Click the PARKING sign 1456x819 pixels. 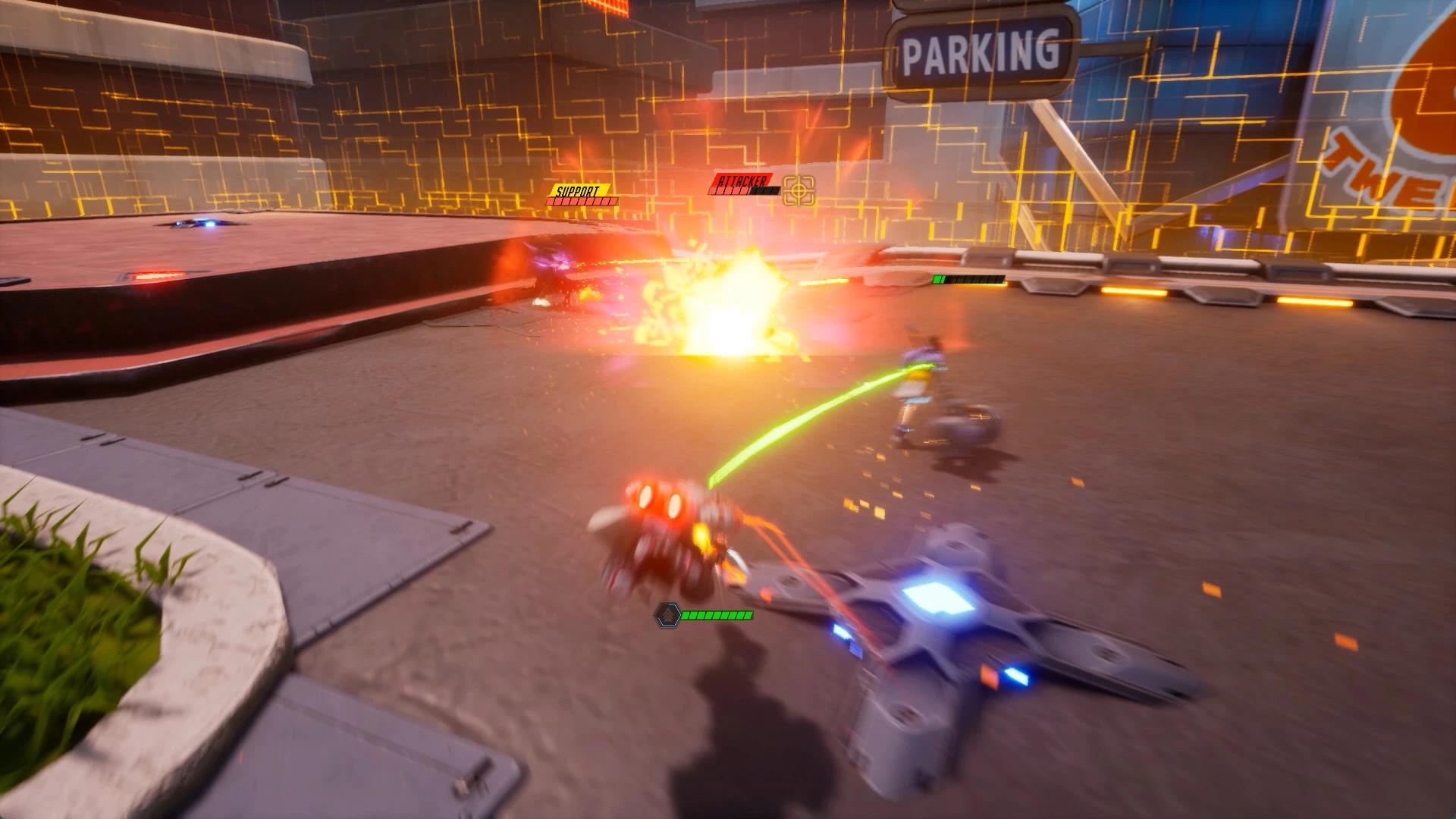[x=978, y=47]
